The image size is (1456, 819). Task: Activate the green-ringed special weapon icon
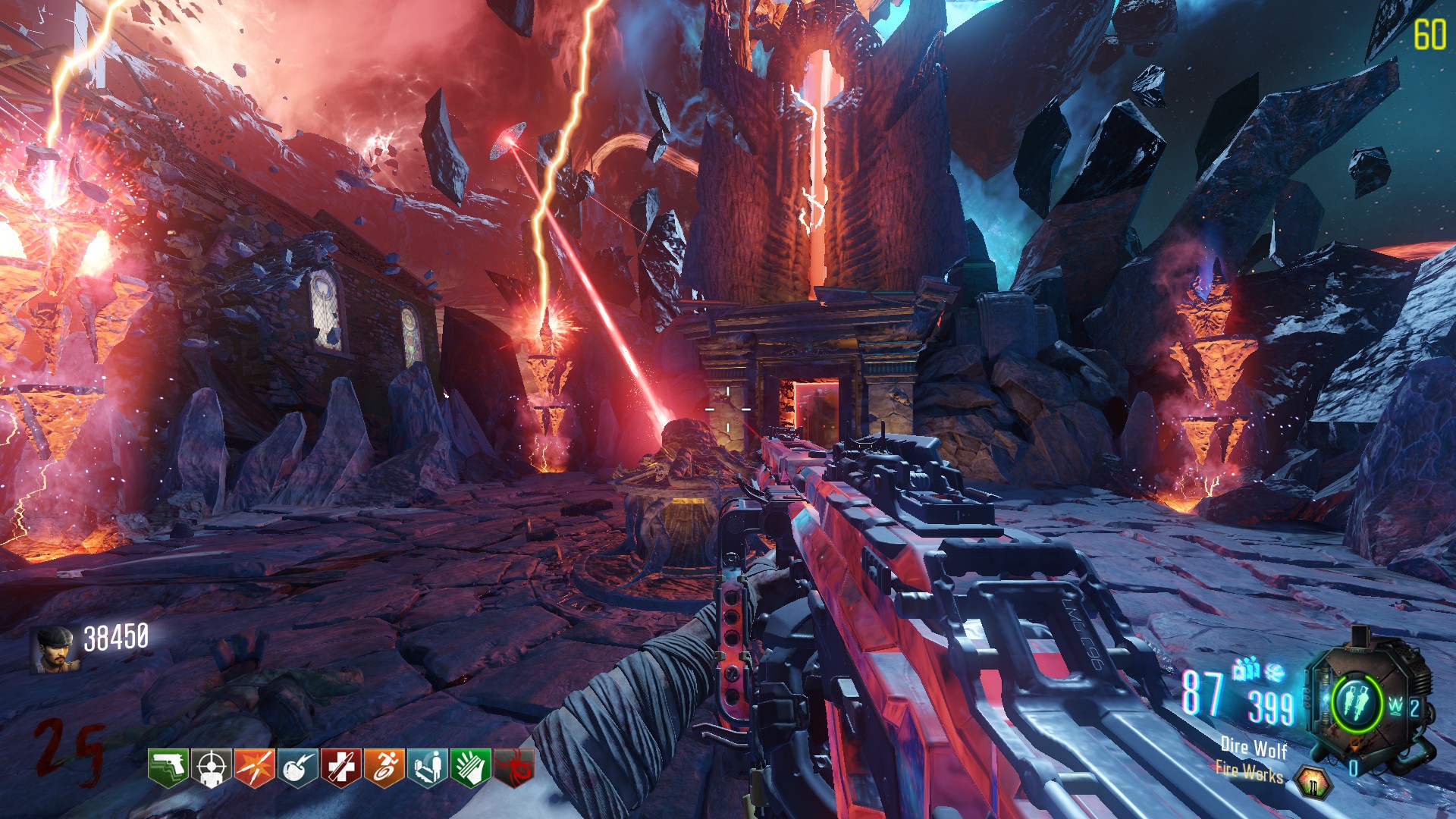[x=1355, y=701]
